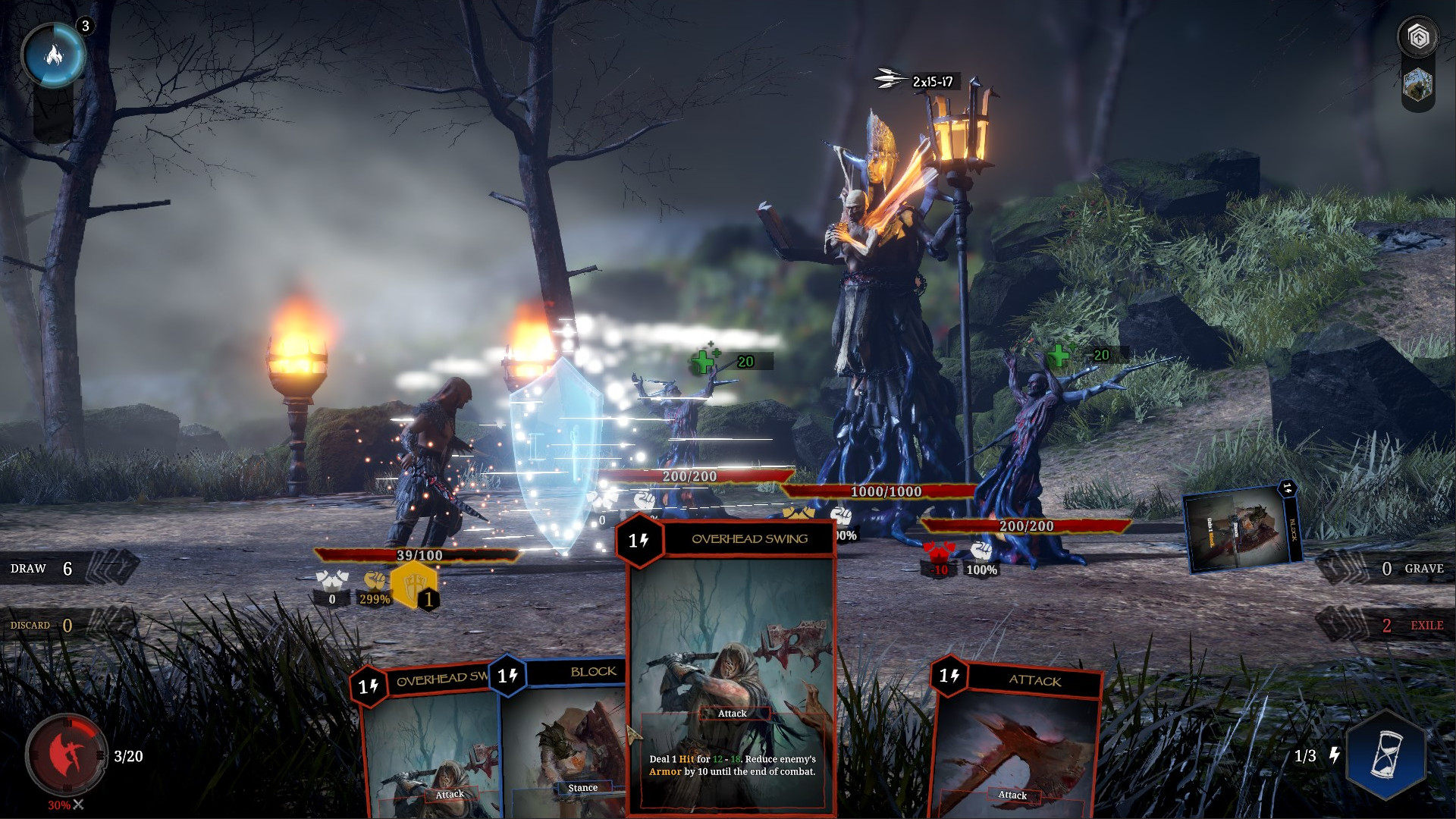Activate the blue flame ability orb
Screen dimensions: 1456x819
click(54, 55)
